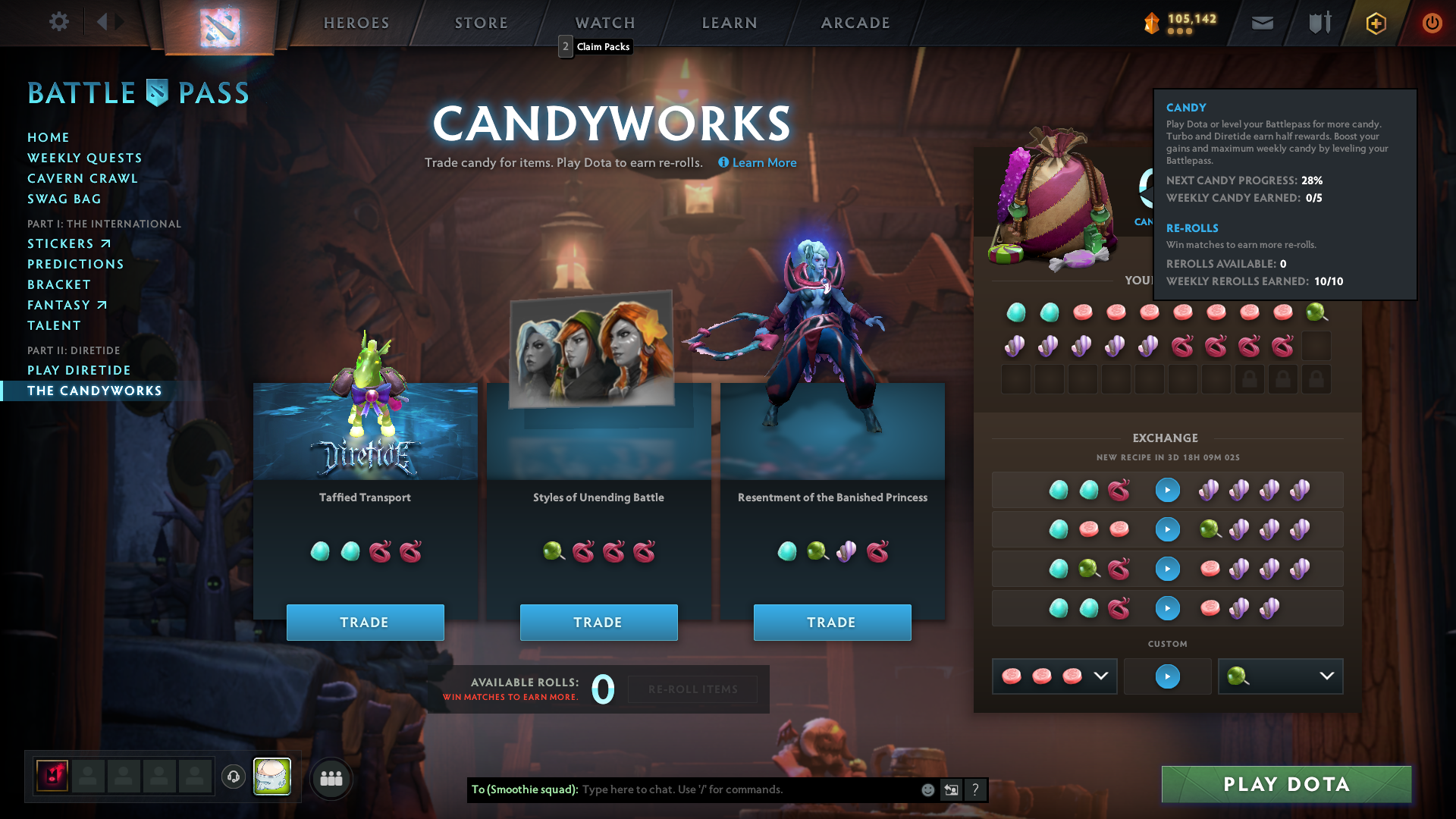Screen dimensions: 1456x819
Task: Click the armory icon near top right
Action: [x=1319, y=23]
